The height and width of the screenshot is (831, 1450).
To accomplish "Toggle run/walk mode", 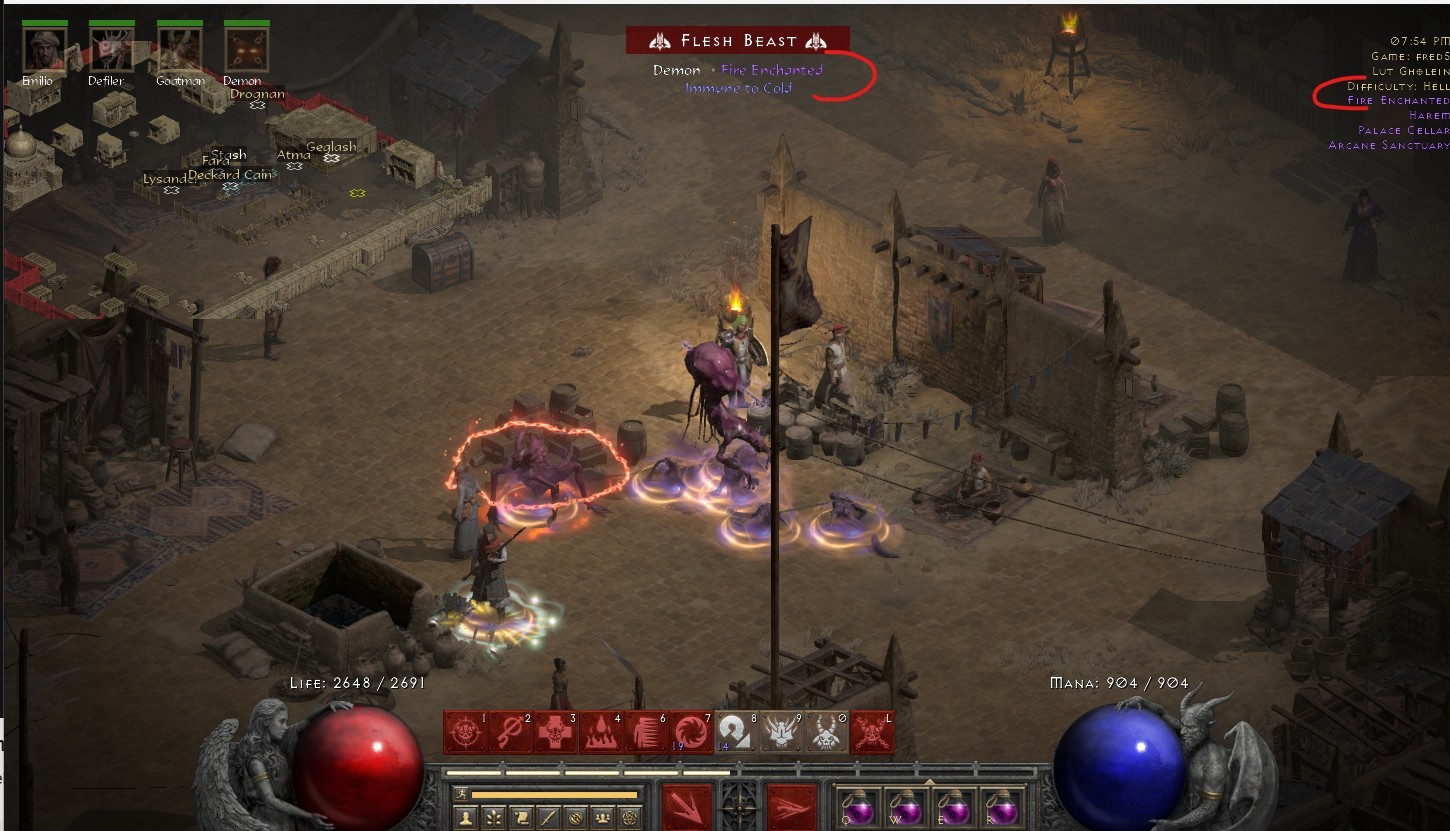I will click(462, 793).
